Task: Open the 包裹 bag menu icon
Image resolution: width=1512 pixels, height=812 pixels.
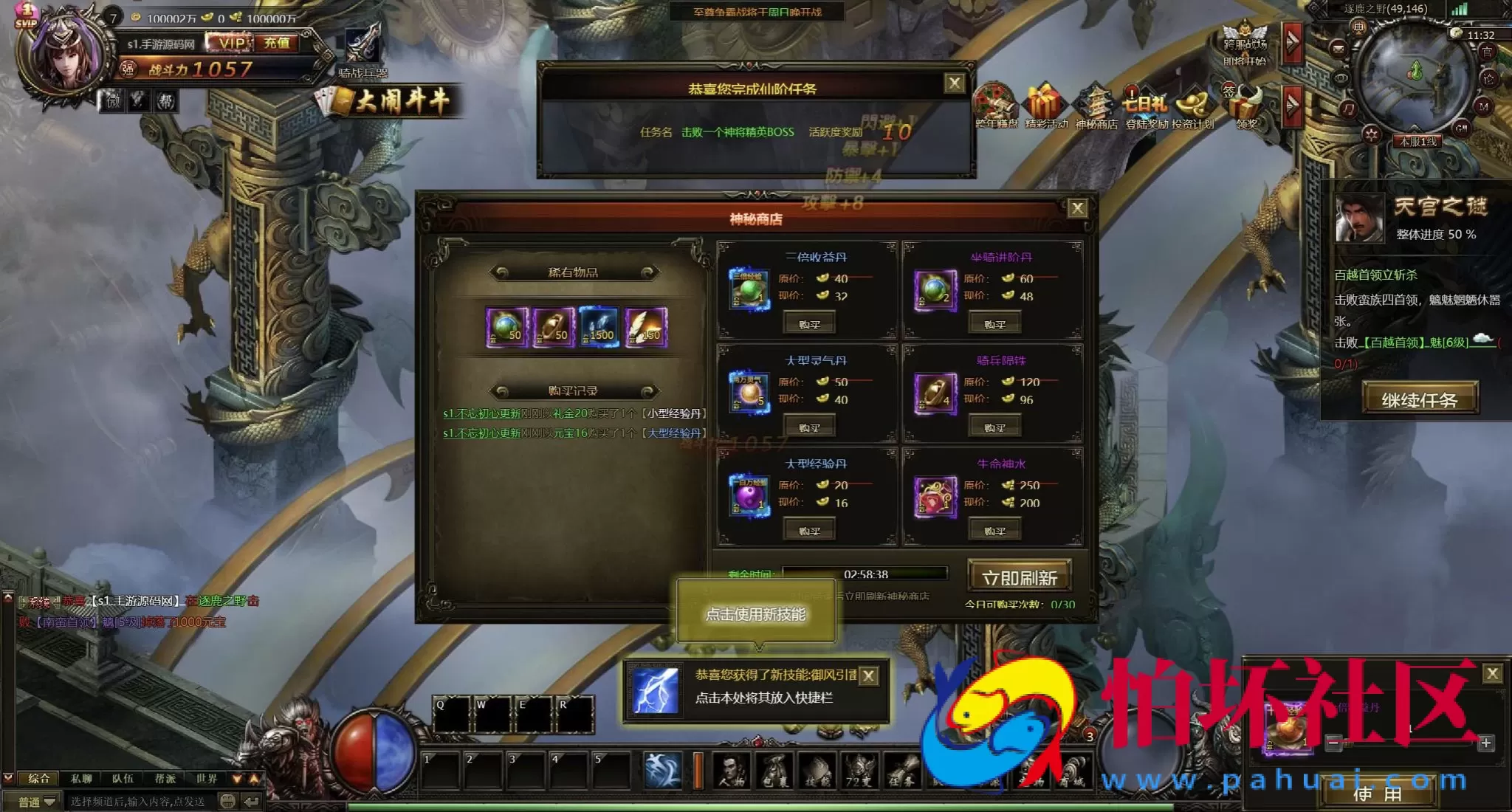Action: pos(774,771)
